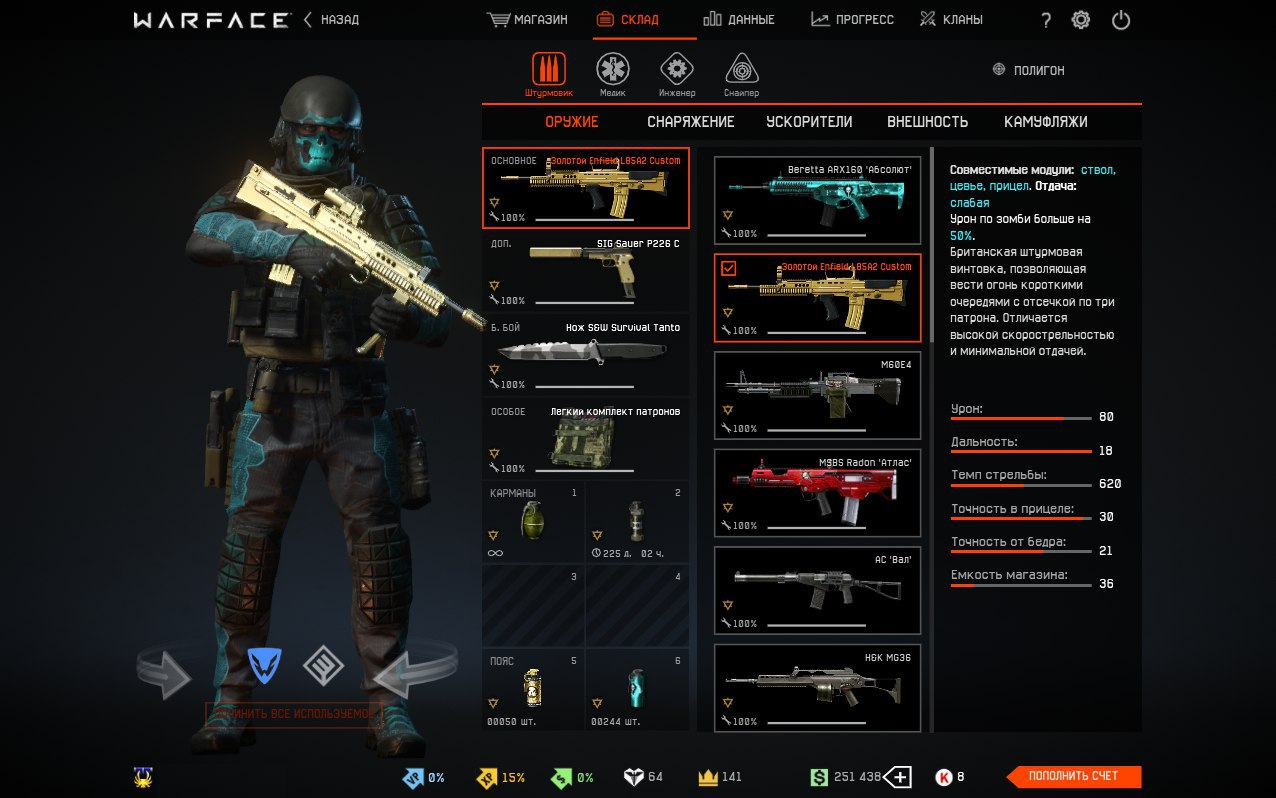
Task: Open the gear settings icon
Action: point(1081,20)
